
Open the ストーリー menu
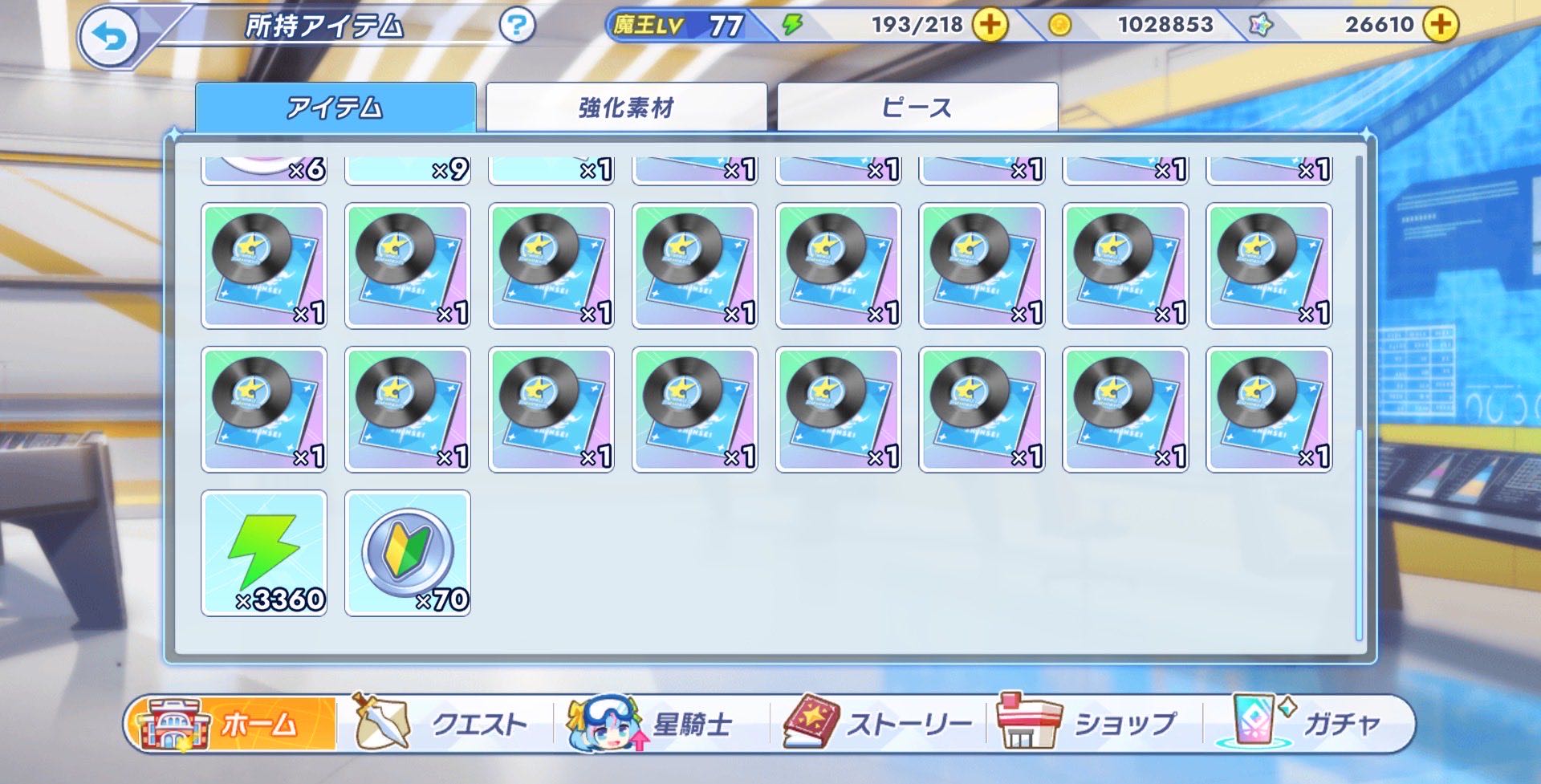(879, 724)
